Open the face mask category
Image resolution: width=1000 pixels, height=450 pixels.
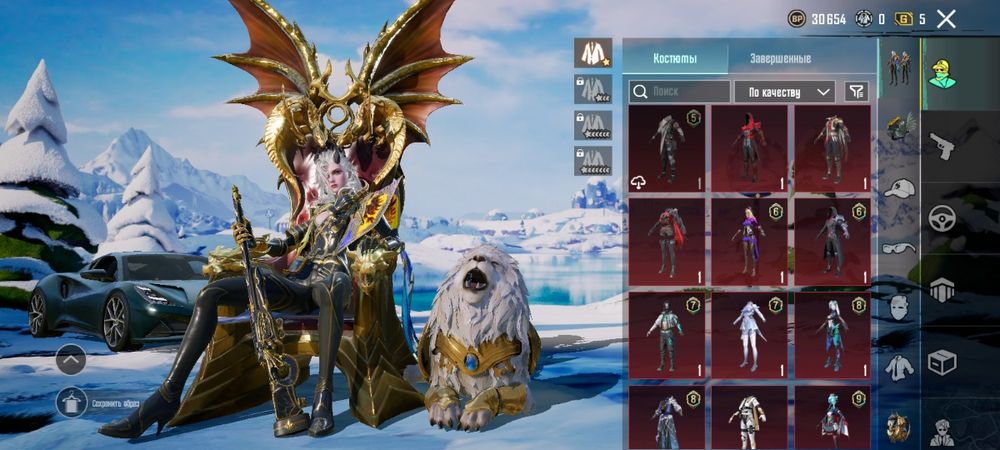coord(899,305)
